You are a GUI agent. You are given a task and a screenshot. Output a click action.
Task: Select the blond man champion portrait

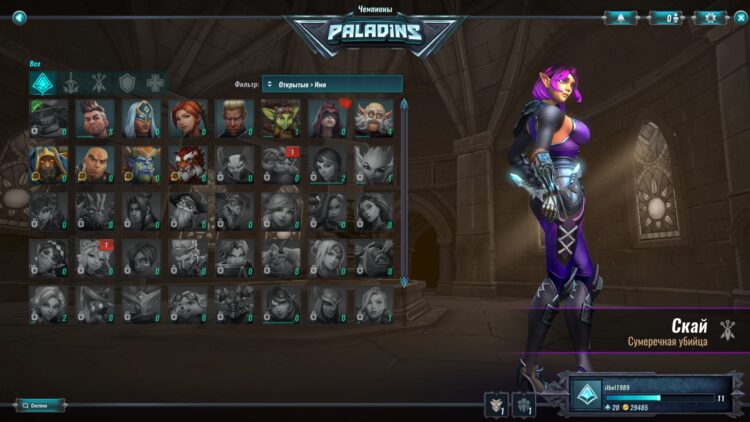pyautogui.click(x=234, y=118)
